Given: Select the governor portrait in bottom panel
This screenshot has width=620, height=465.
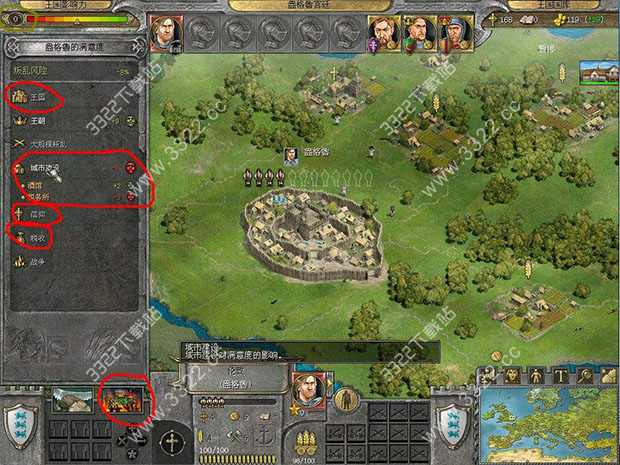Looking at the screenshot, I should (x=307, y=390).
